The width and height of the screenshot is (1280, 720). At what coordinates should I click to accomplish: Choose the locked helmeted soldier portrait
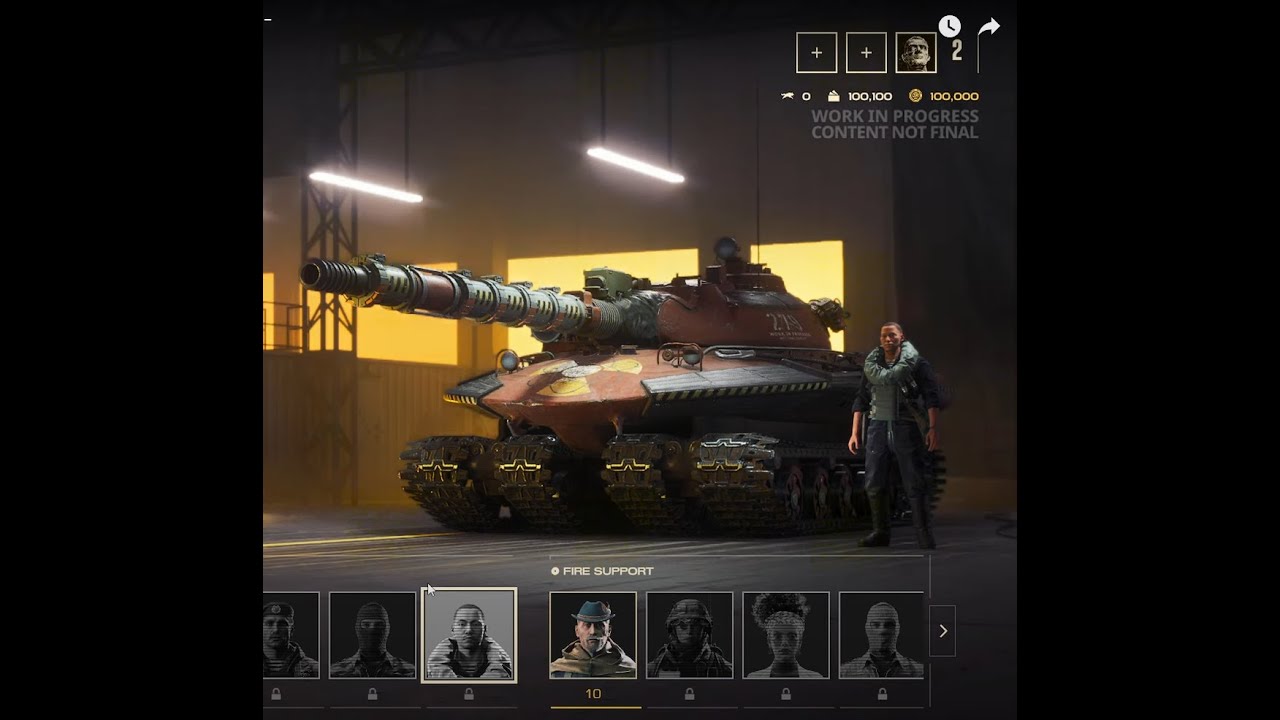(689, 635)
